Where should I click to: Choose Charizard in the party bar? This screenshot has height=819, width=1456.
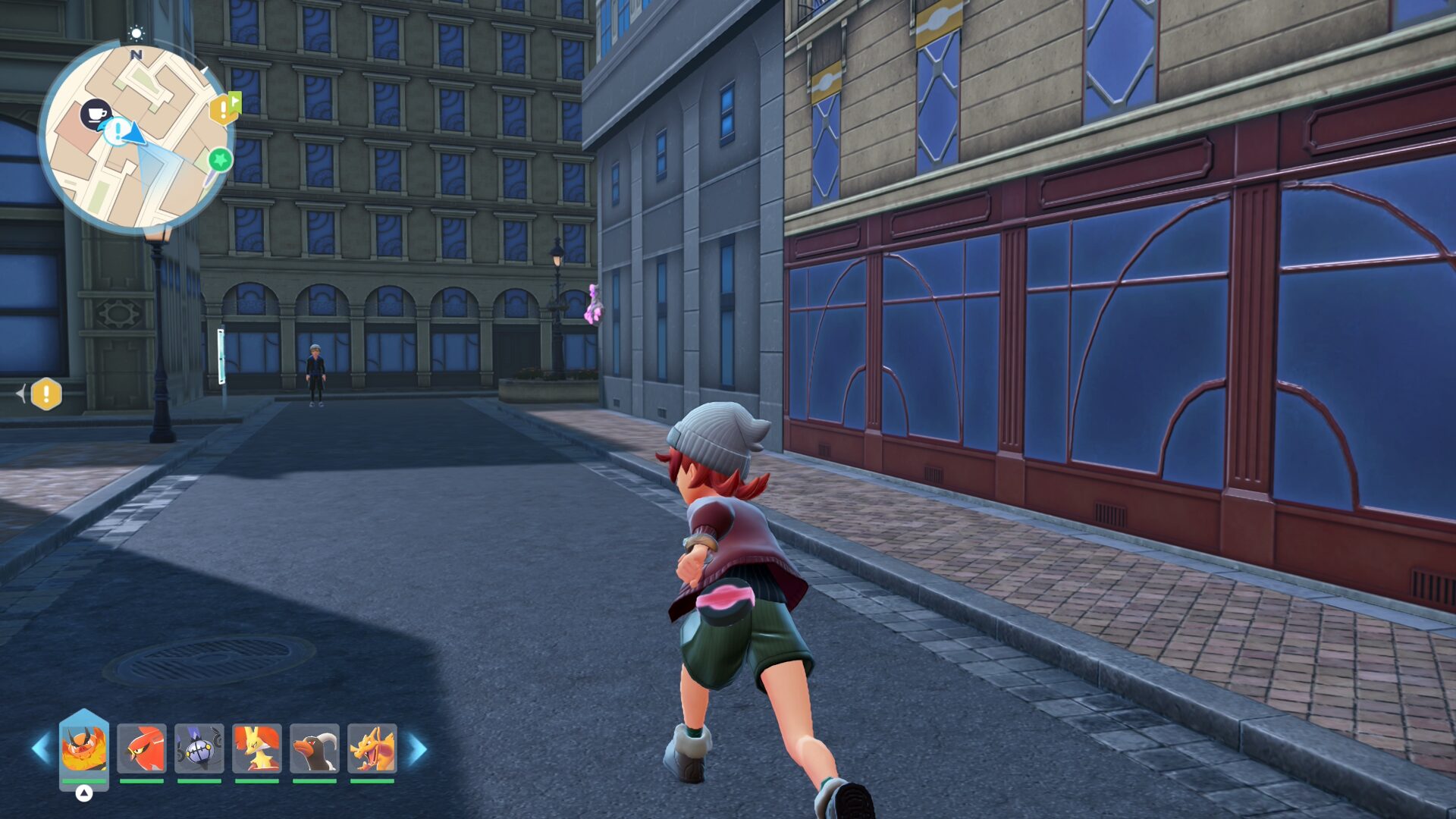[372, 748]
